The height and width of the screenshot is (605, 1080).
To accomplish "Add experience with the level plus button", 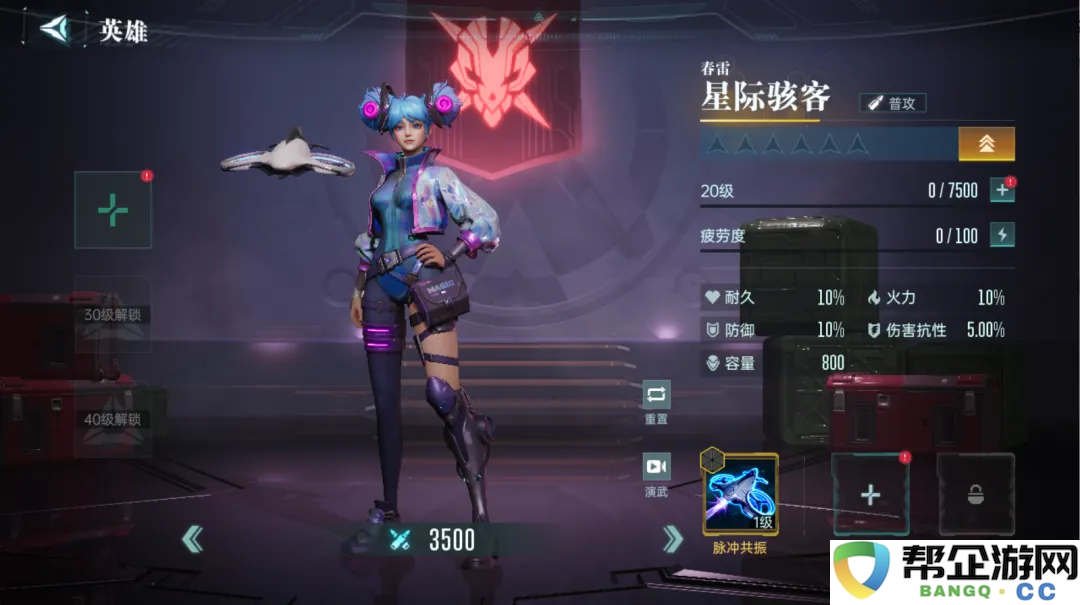I will 1002,190.
